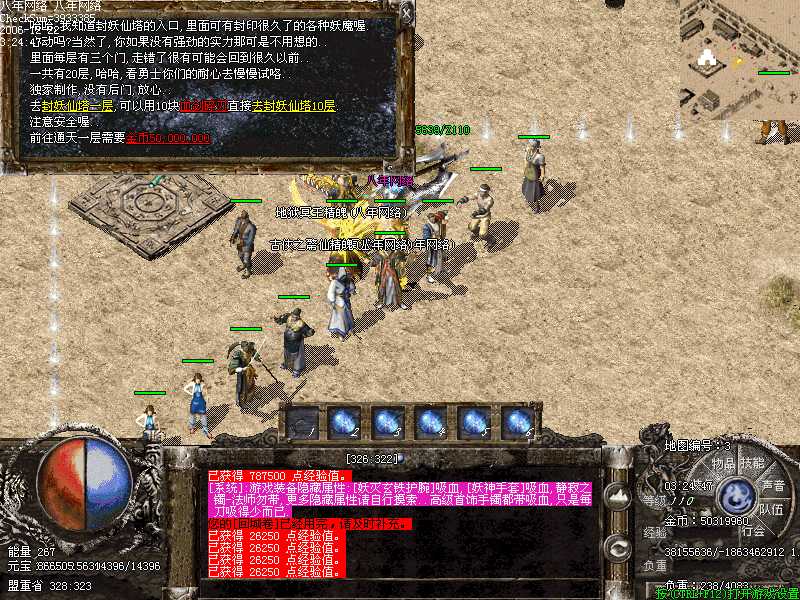Select the 去封妖仙塔10层 dialogue link

point(294,106)
